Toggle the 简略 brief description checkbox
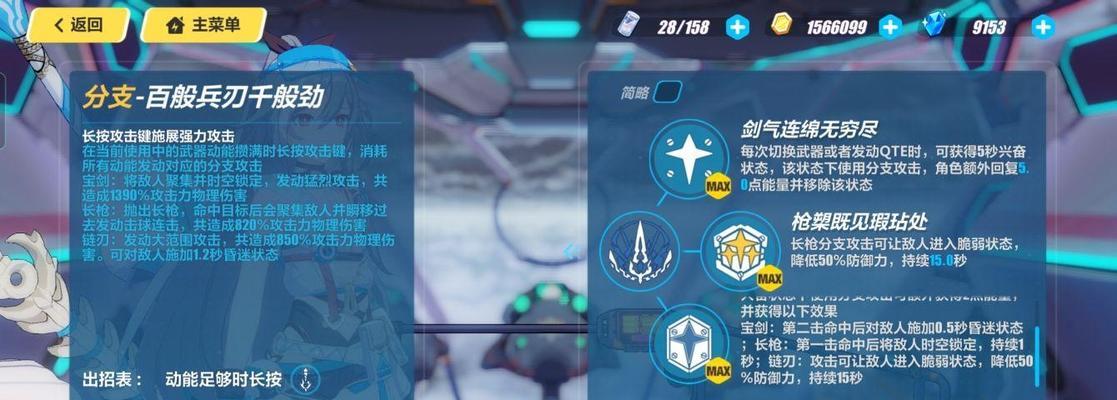1117x400 pixels. (x=667, y=93)
